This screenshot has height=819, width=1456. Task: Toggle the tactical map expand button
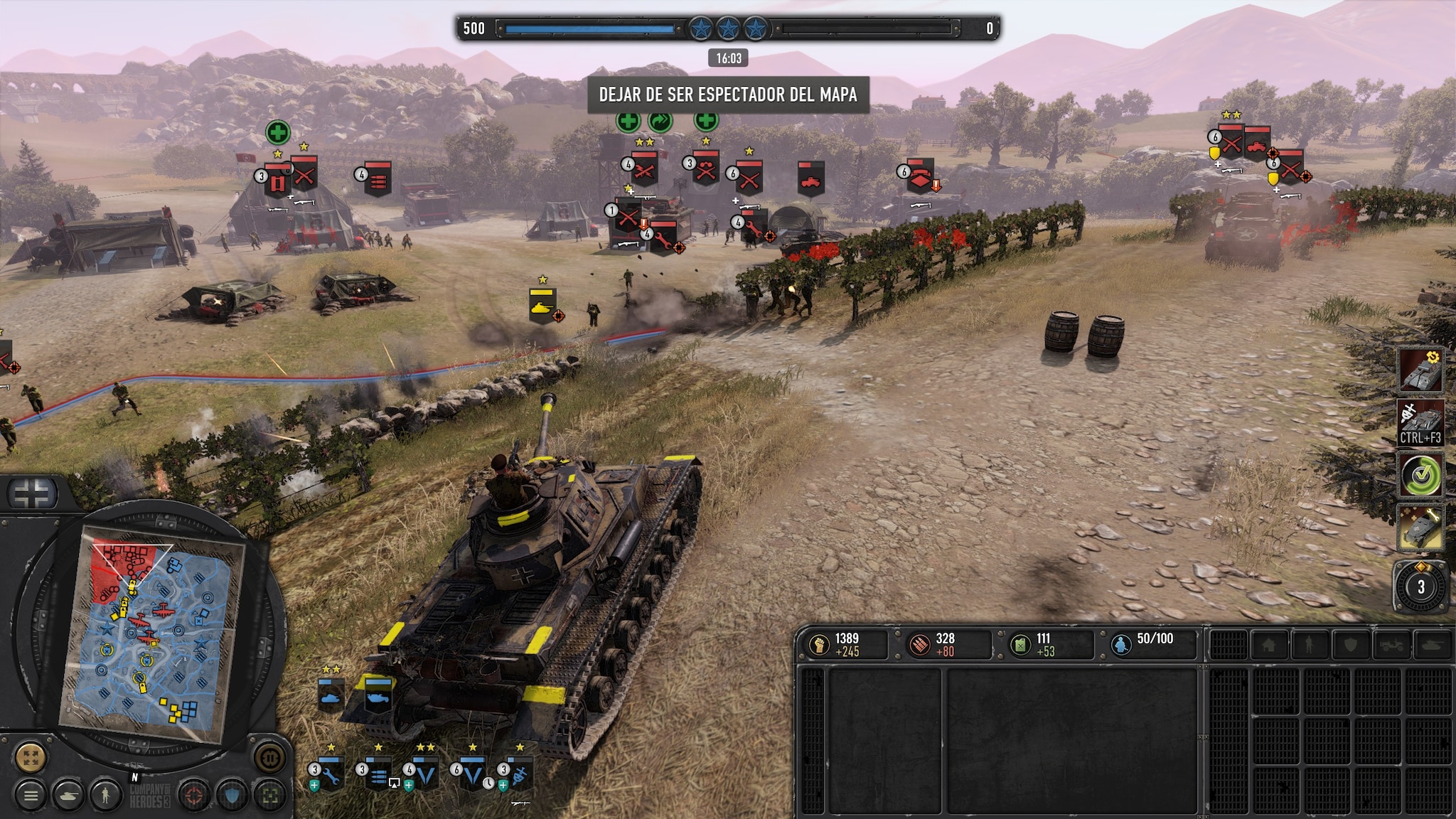point(30,758)
